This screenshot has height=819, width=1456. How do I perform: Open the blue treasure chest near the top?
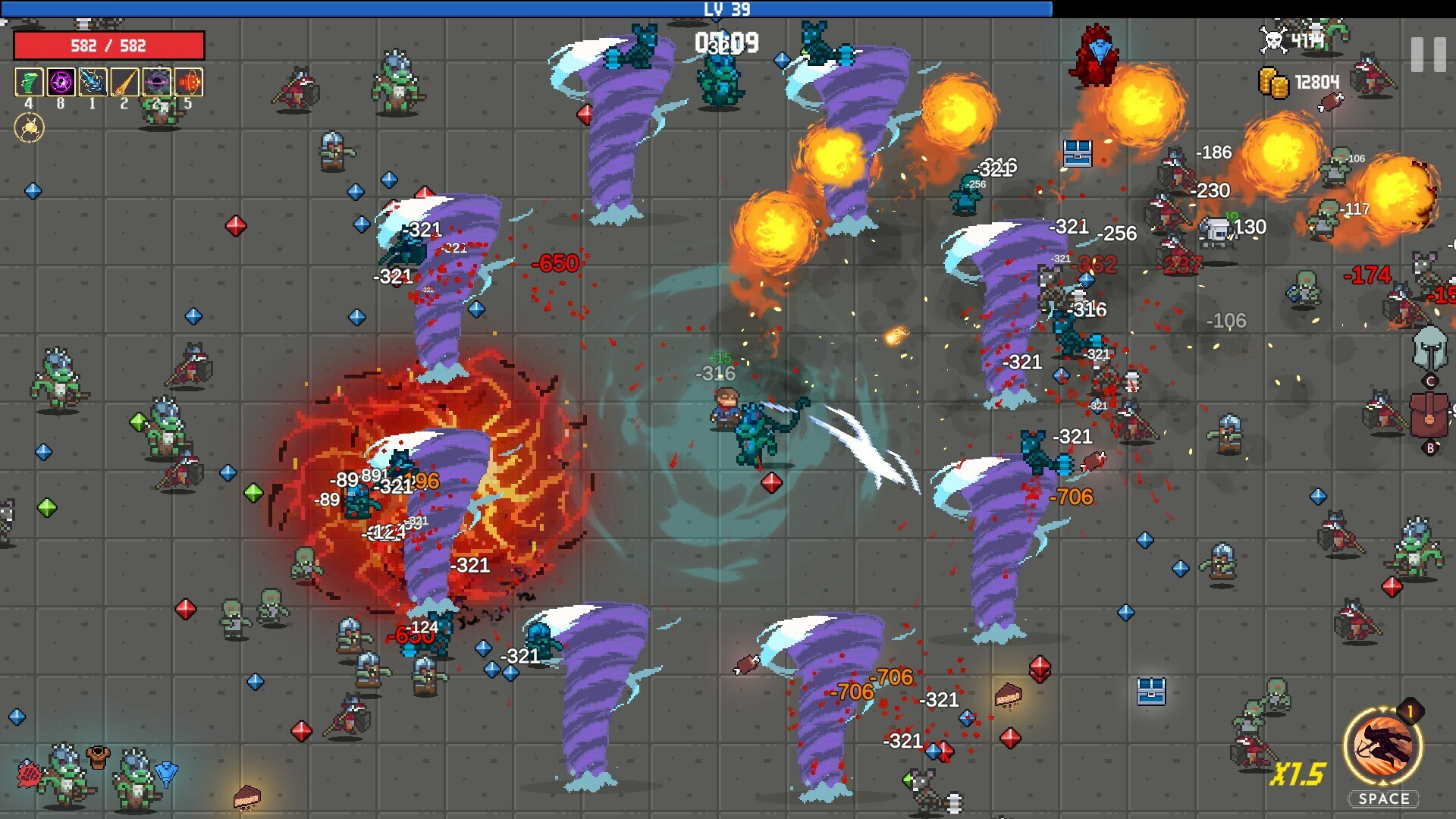point(1077,152)
